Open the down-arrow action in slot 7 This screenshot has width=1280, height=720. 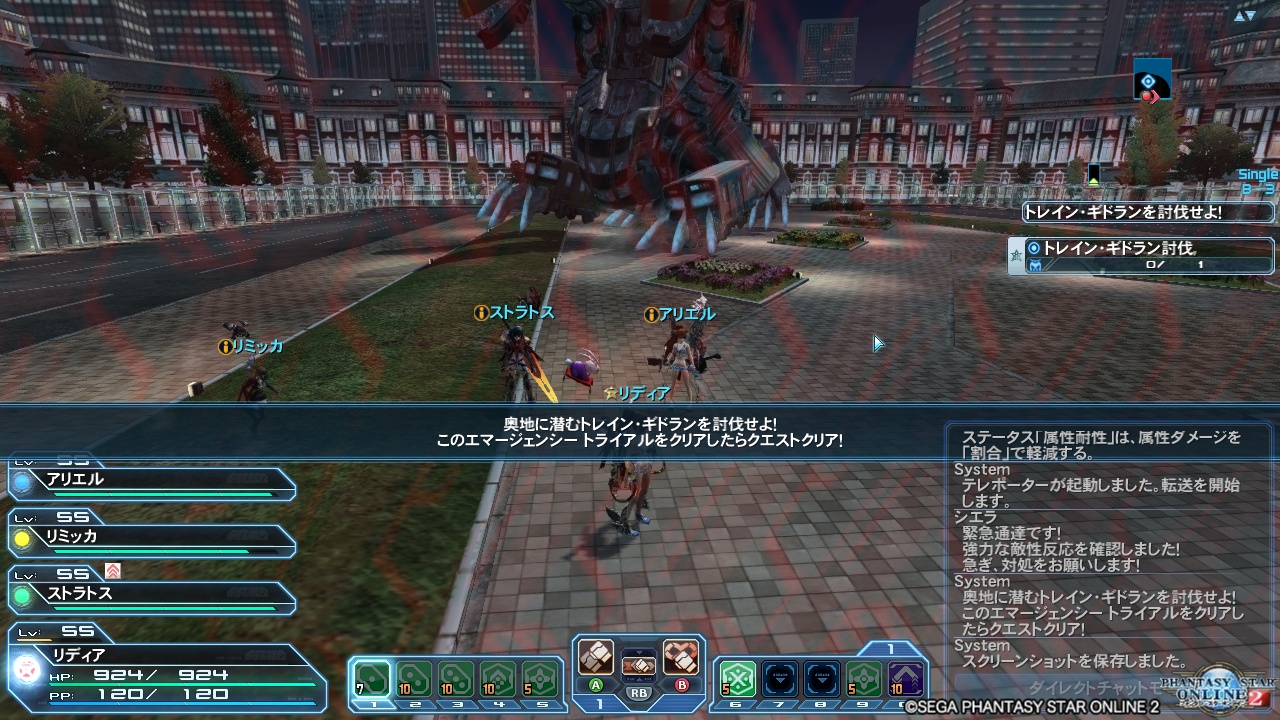(779, 680)
